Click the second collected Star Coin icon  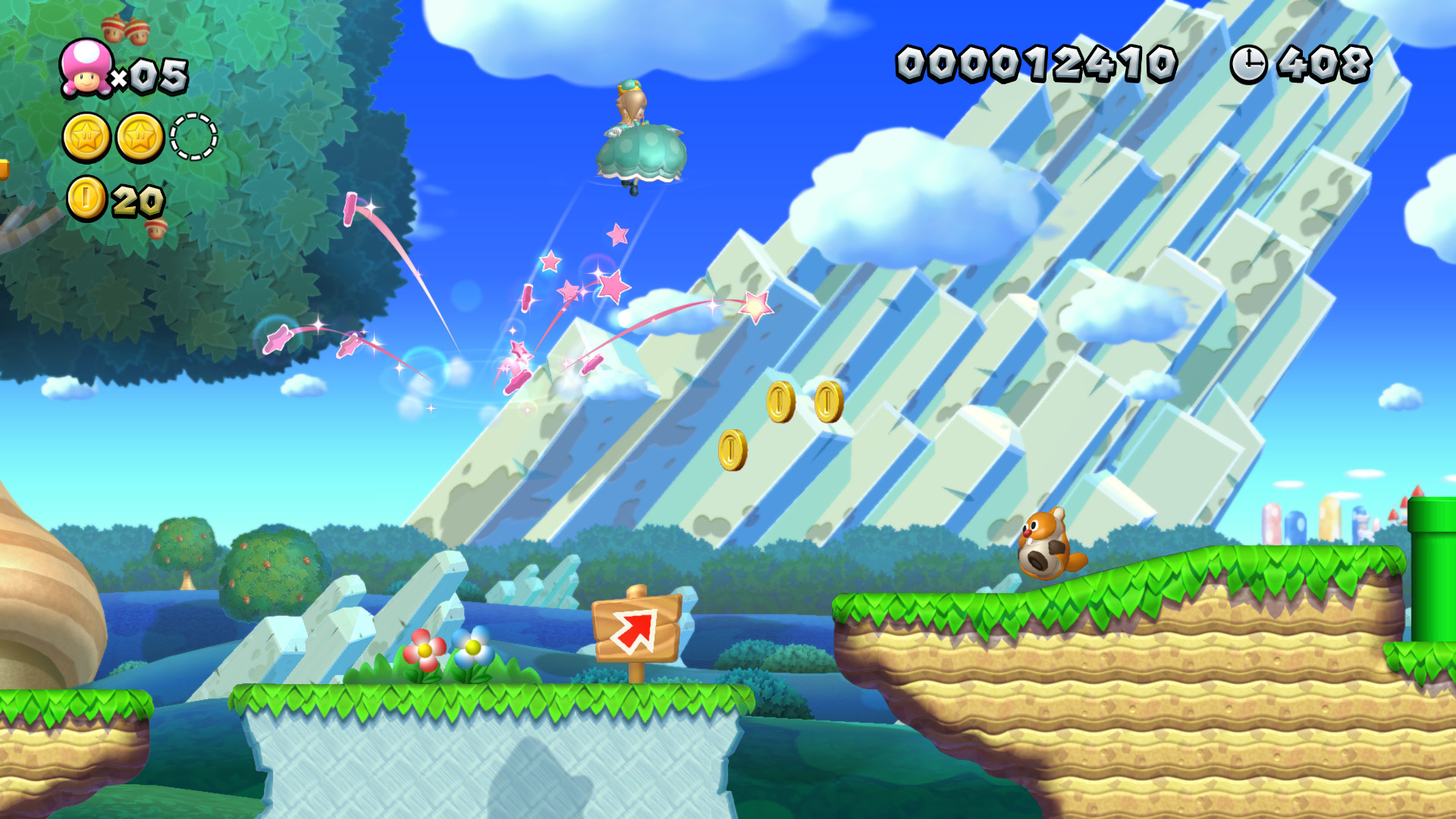tap(140, 136)
